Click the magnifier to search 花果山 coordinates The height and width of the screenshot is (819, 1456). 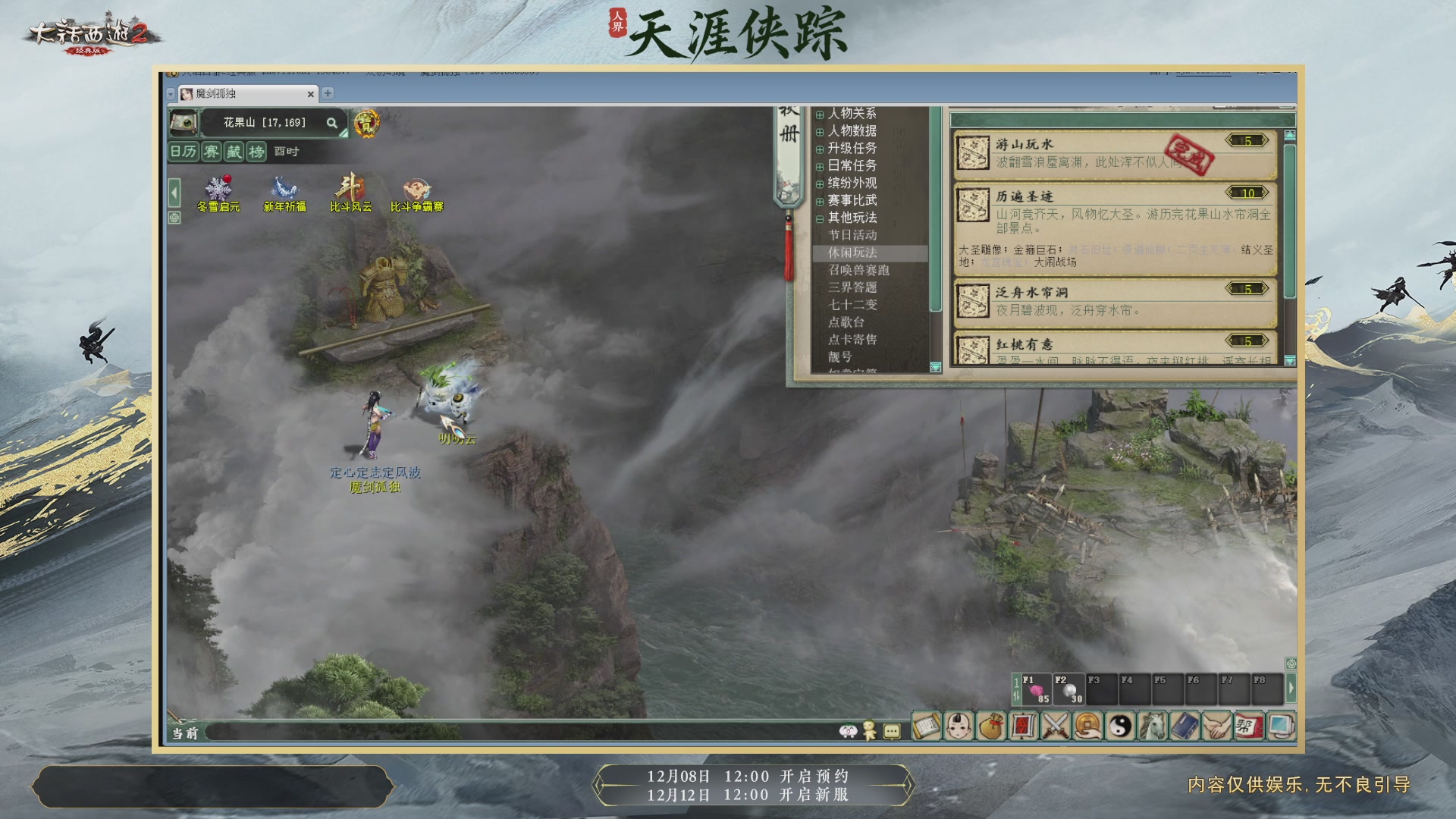(332, 123)
